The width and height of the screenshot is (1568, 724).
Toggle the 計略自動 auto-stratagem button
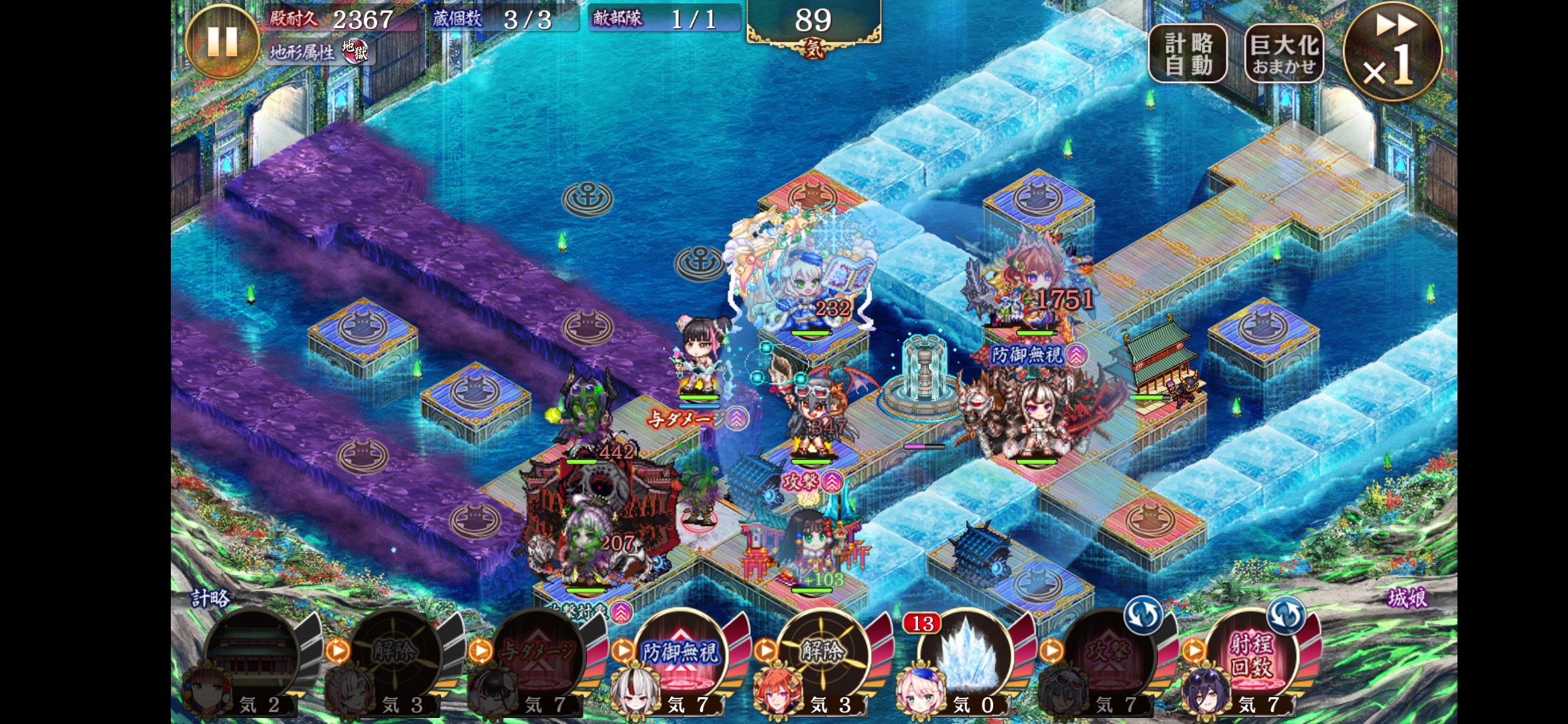1188,54
